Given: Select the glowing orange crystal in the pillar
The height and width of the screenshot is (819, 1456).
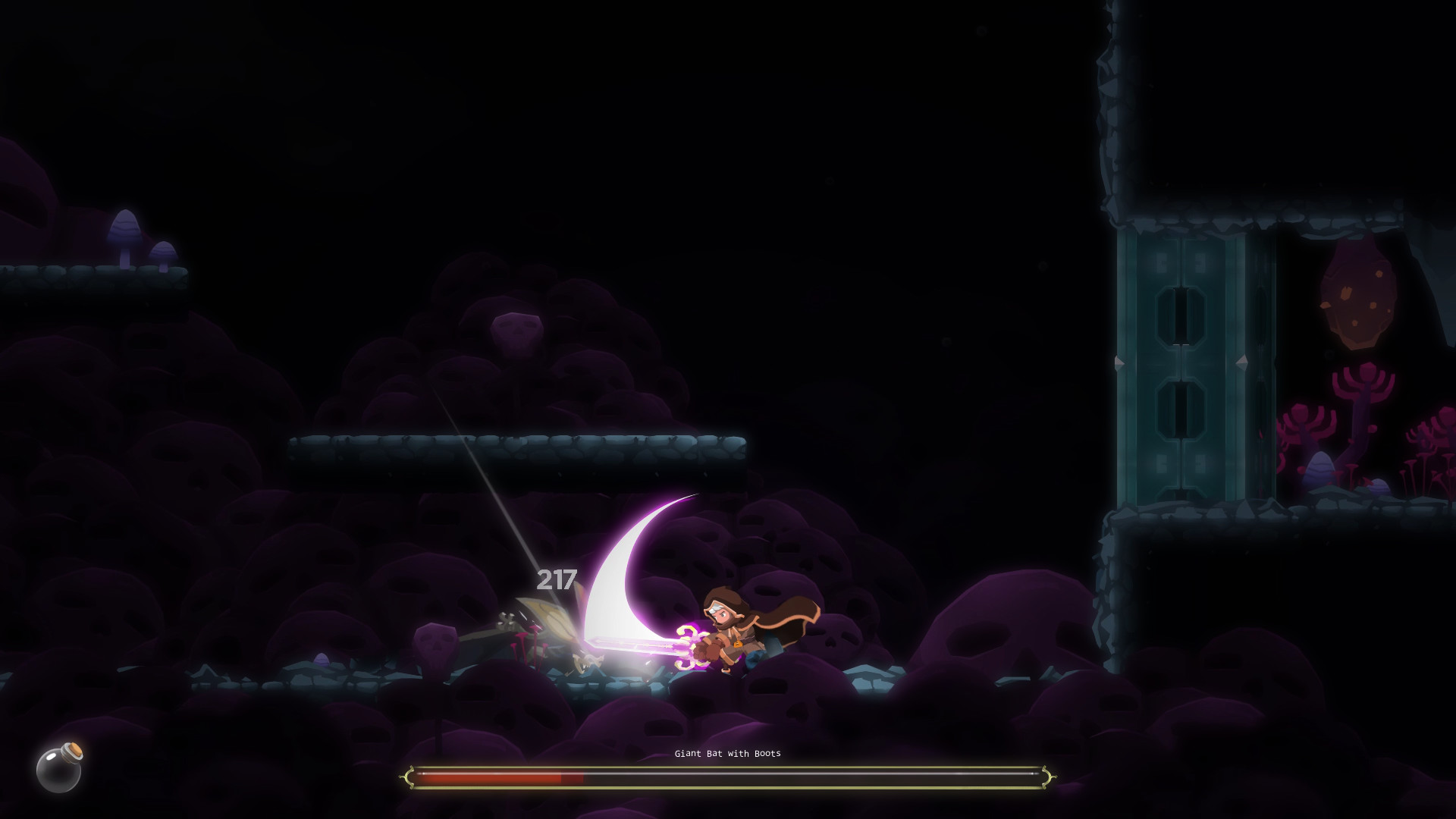Looking at the screenshot, I should (x=1358, y=303).
